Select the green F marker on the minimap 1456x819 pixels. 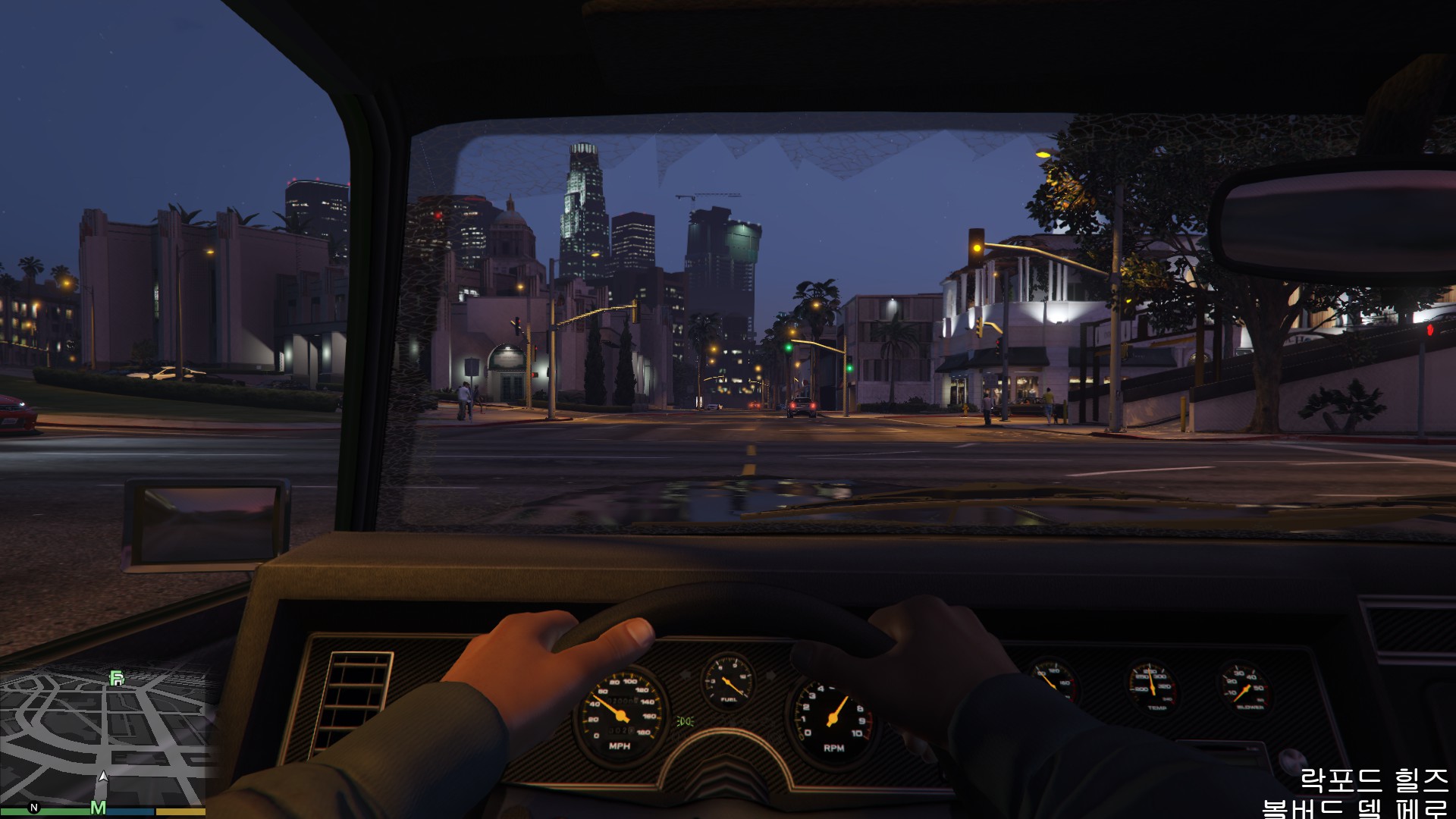point(116,678)
